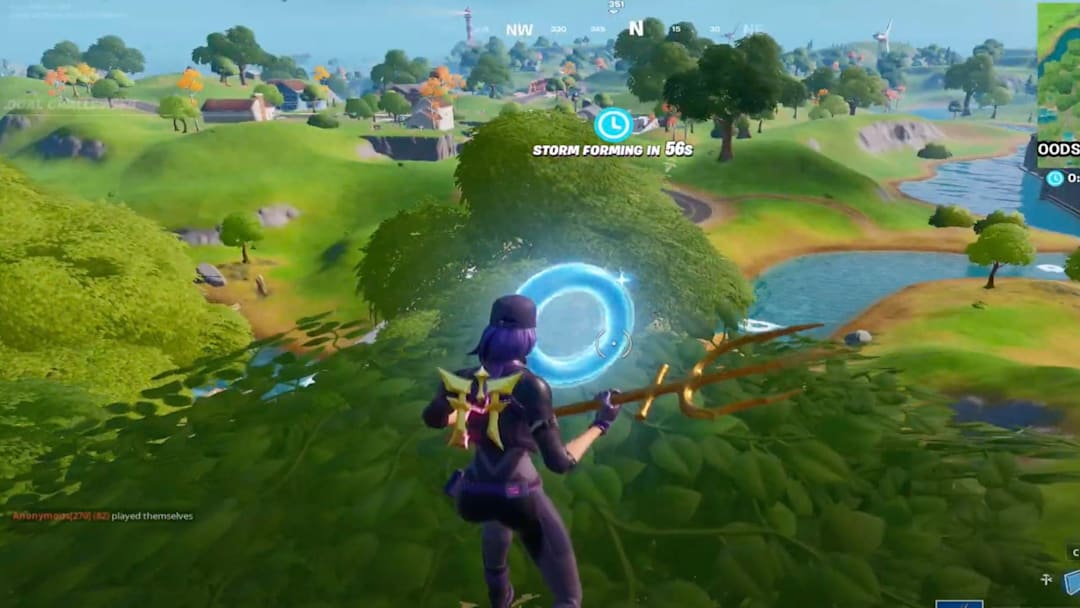The image size is (1080, 608).
Task: Select the white harvesting tool icon
Action: (1046, 579)
